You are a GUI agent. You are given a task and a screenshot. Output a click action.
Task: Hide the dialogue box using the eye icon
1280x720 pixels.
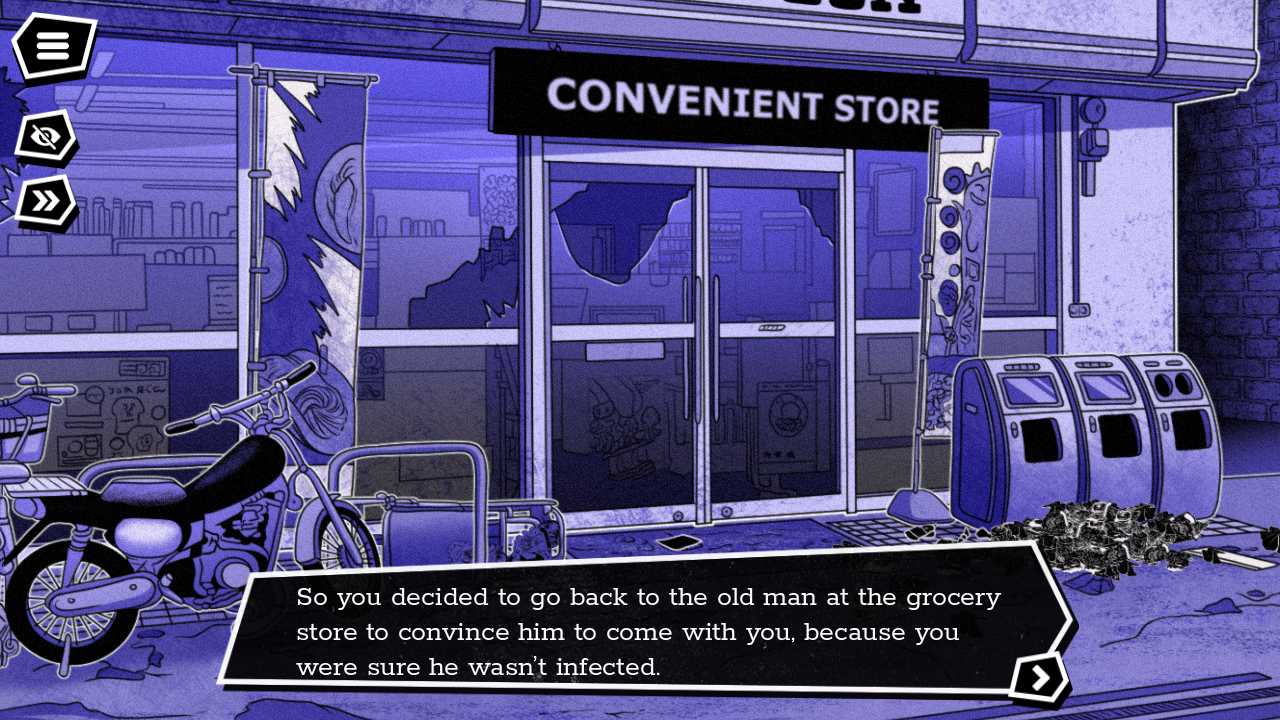click(46, 137)
